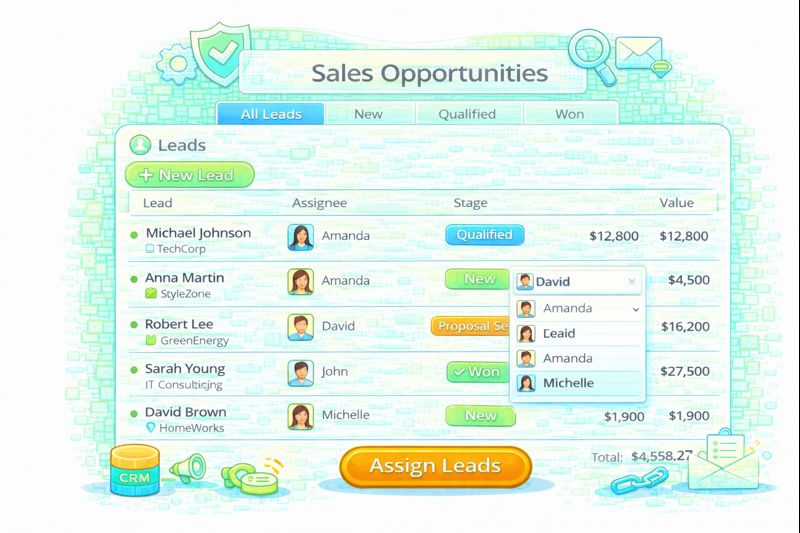800x533 pixels.
Task: Select the Michael Johnson lead row
Action: 198,233
